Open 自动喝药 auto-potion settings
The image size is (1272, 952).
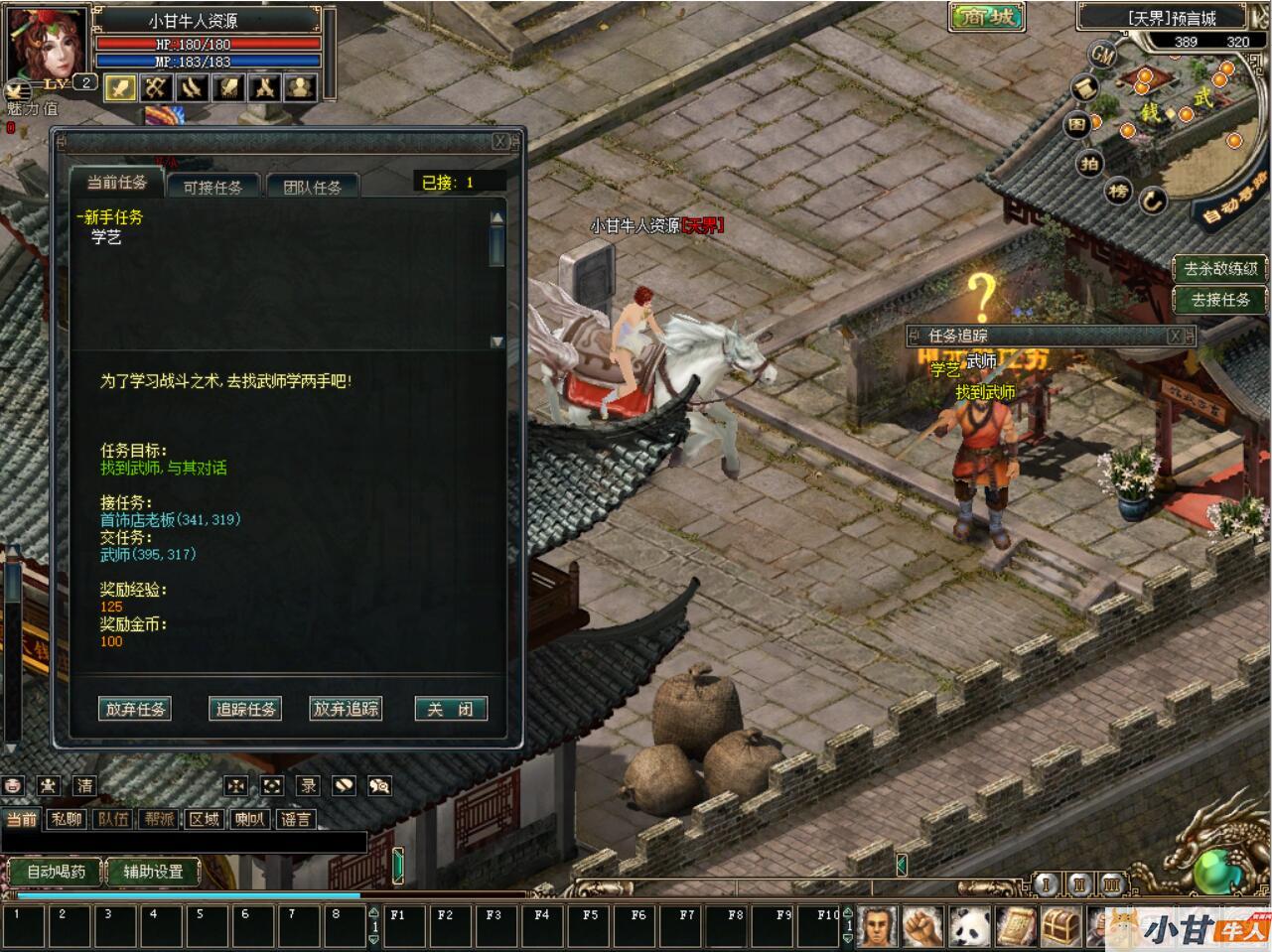point(56,872)
